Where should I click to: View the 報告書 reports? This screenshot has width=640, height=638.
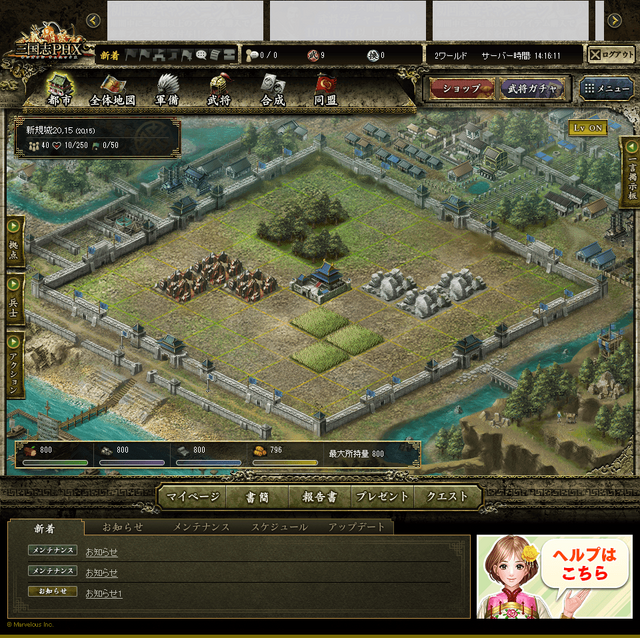(x=319, y=497)
